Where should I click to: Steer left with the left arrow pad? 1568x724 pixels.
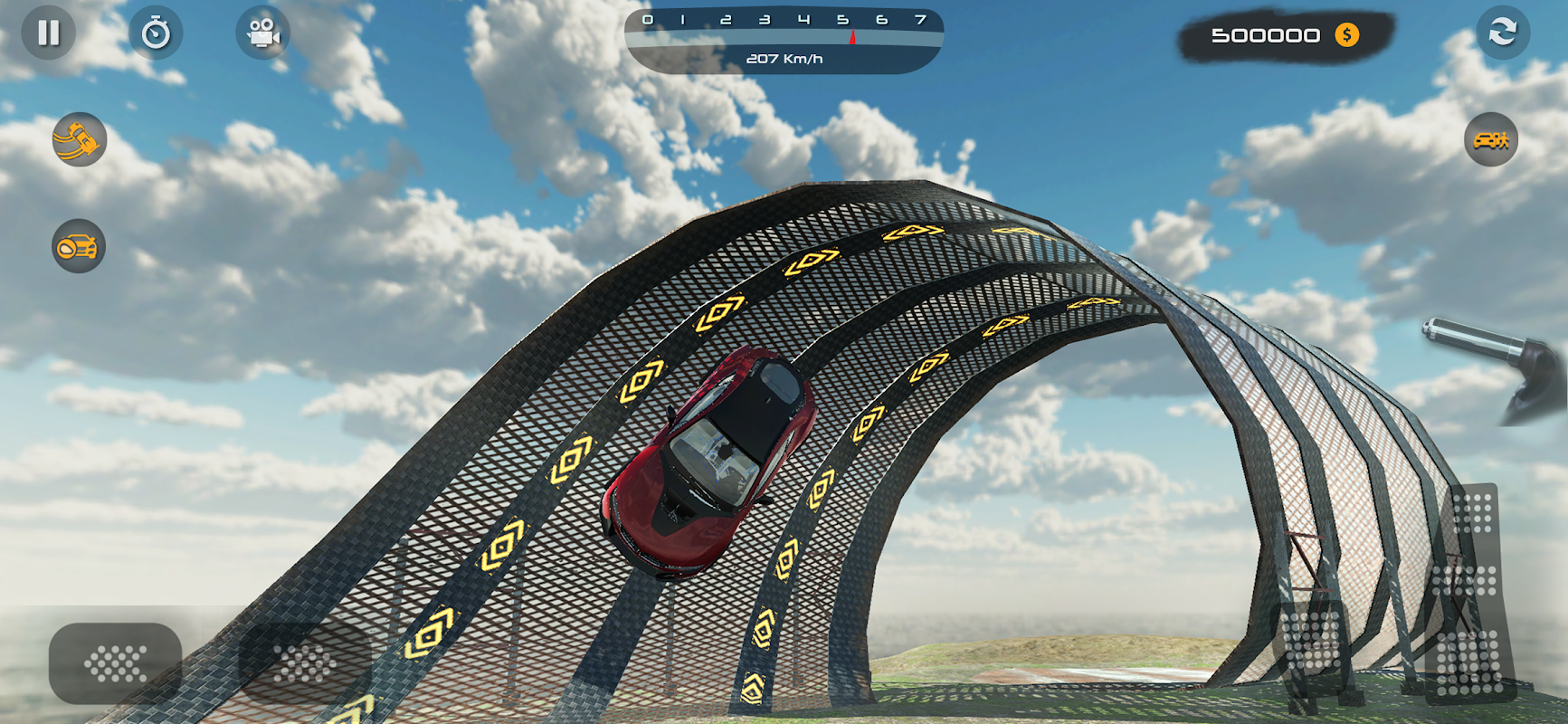click(115, 663)
